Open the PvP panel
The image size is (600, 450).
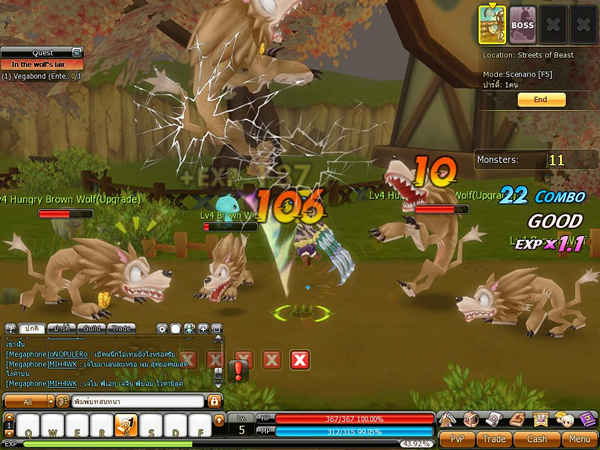(456, 437)
